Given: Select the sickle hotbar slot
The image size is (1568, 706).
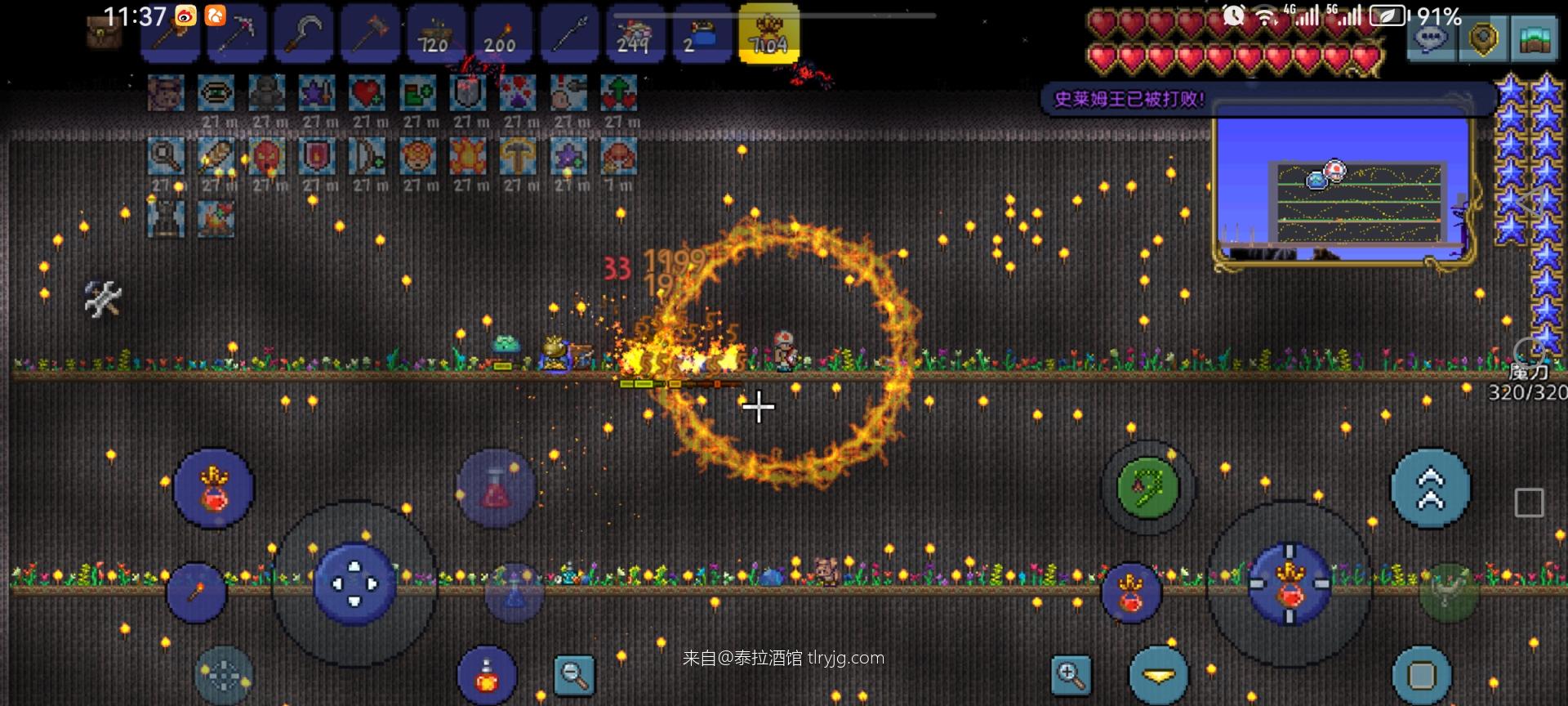Looking at the screenshot, I should click(303, 34).
